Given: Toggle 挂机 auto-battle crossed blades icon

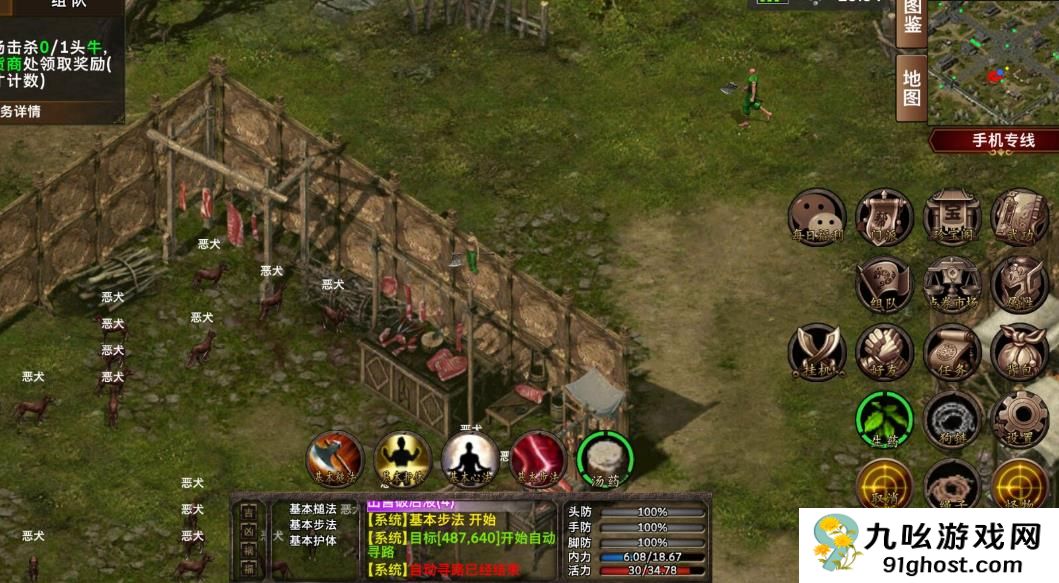Looking at the screenshot, I should pyautogui.click(x=816, y=351).
